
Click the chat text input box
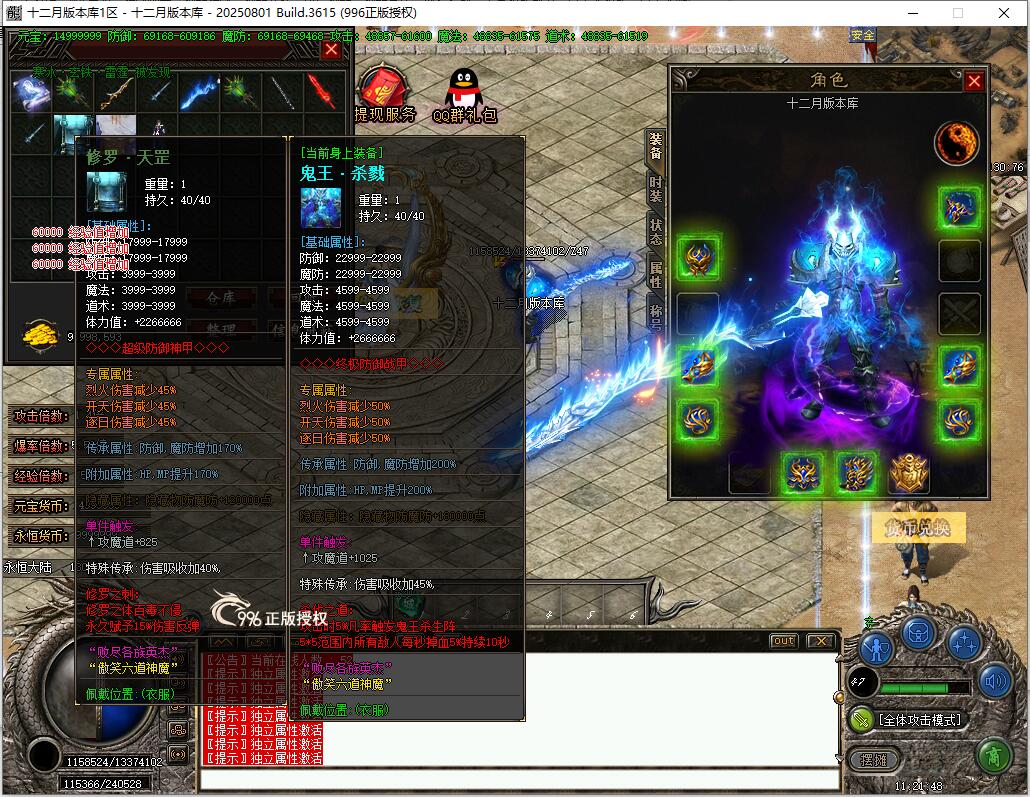pyautogui.click(x=518, y=779)
